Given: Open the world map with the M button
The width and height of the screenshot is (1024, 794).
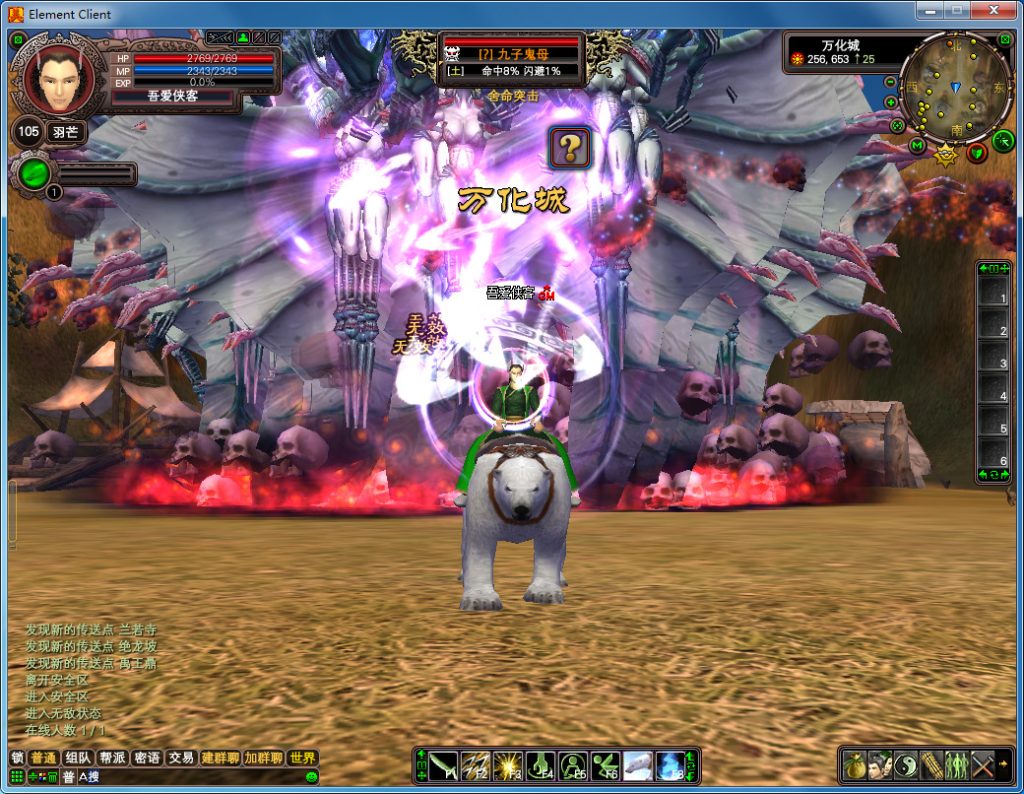Looking at the screenshot, I should point(917,147).
